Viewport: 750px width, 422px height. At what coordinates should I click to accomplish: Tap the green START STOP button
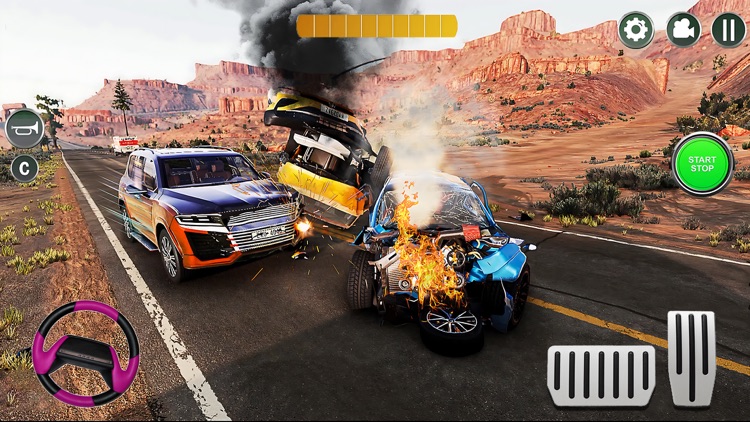point(702,163)
